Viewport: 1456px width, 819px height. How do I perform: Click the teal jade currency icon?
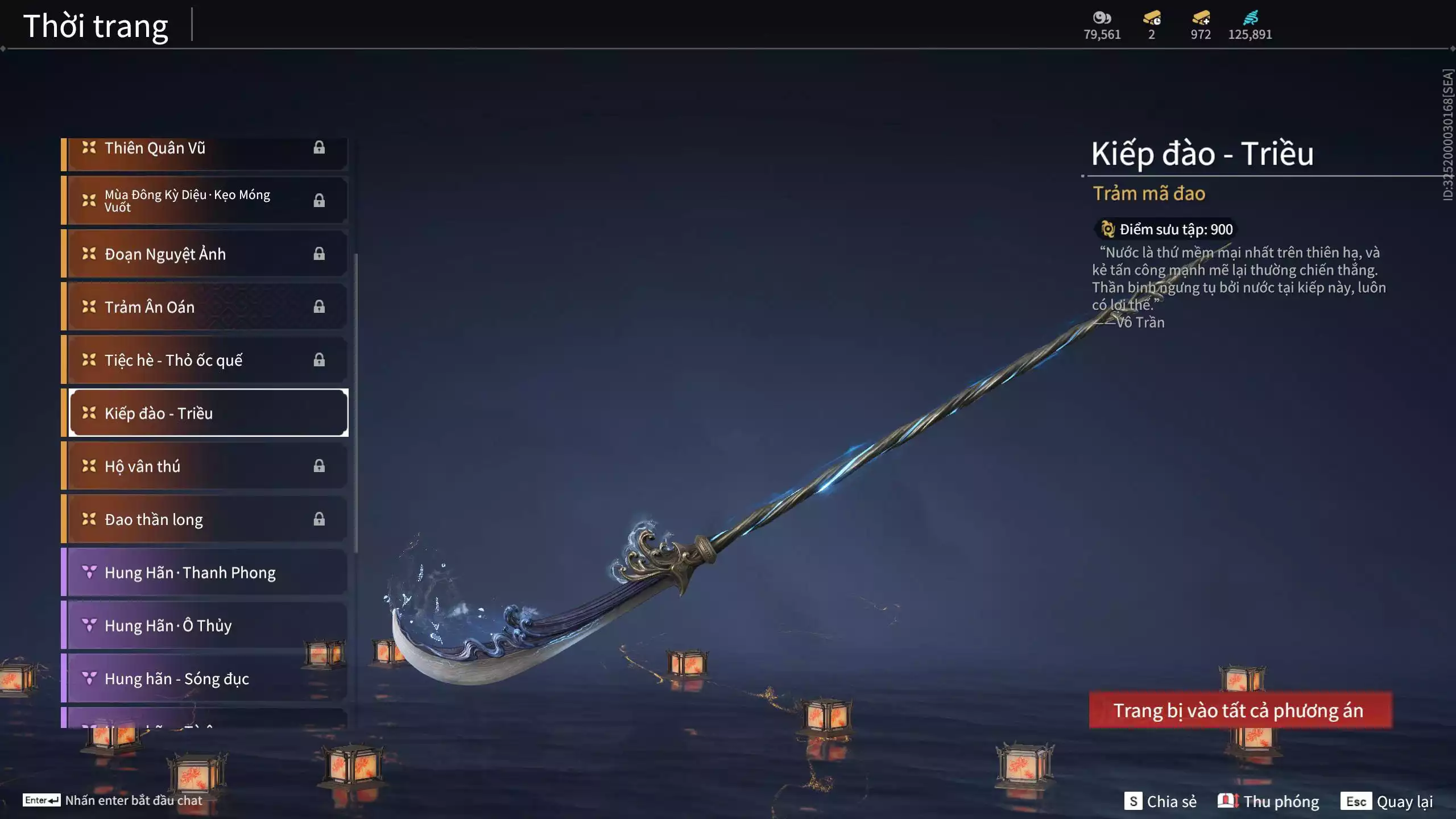coord(1250,18)
